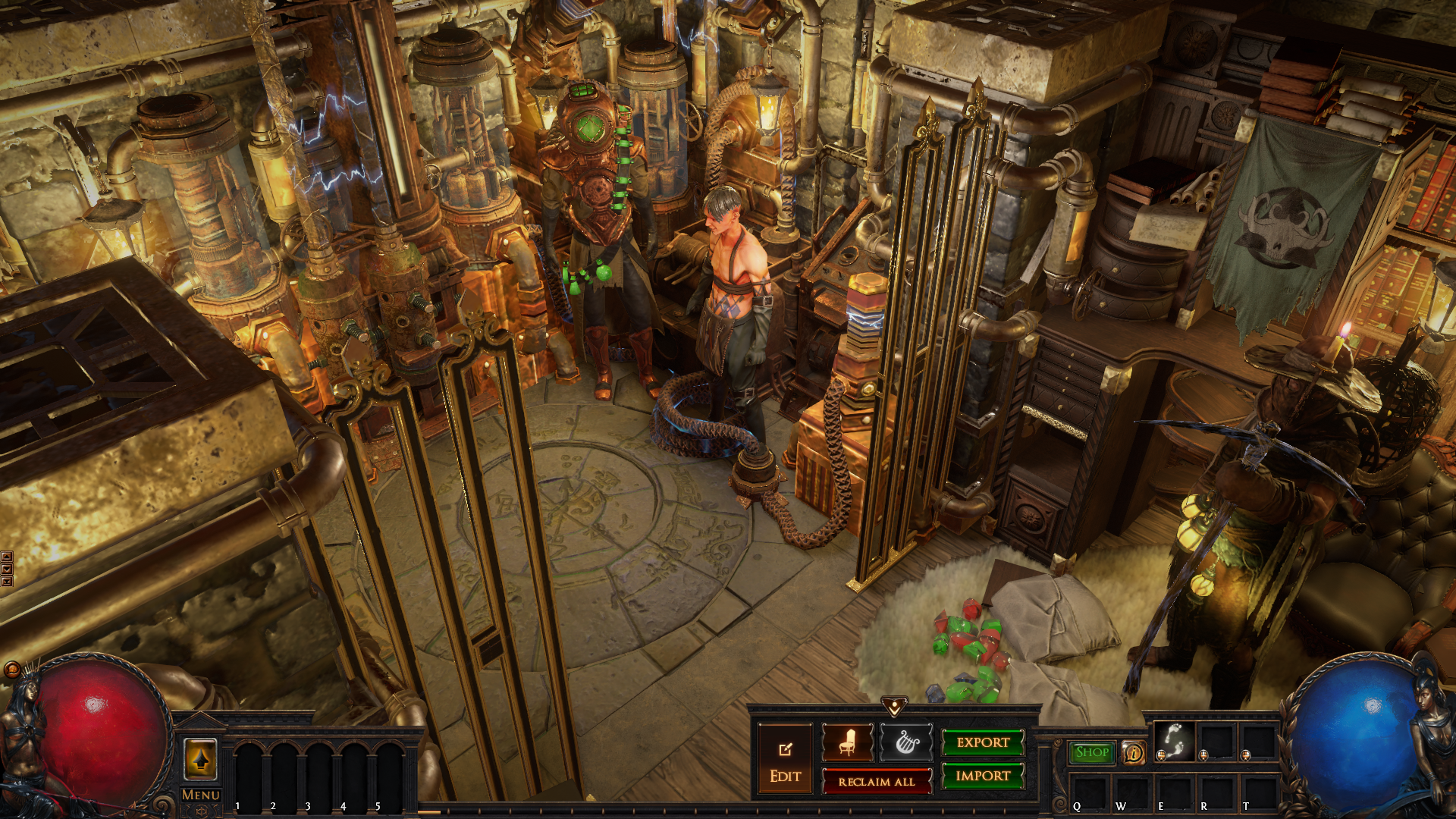Click the golden upward arrow button

(201, 758)
